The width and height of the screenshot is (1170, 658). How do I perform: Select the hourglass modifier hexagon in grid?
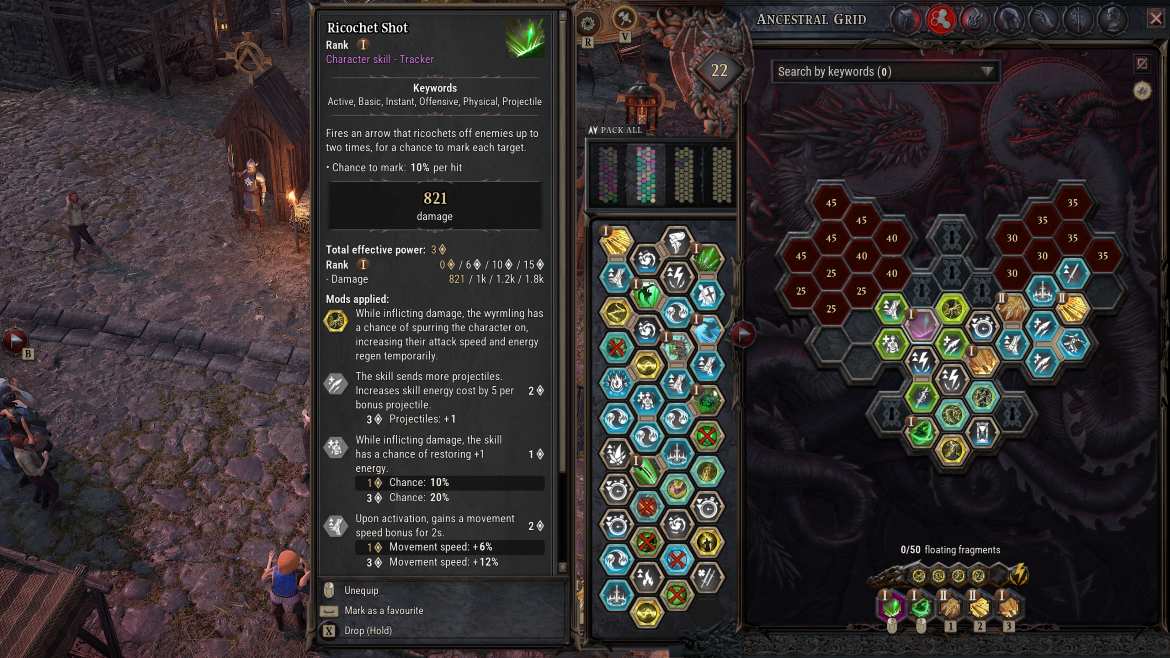981,432
